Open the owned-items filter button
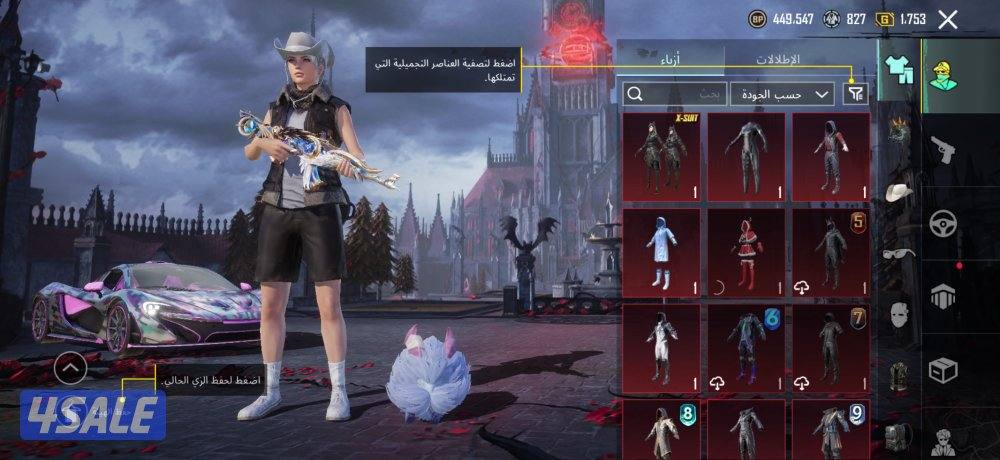The width and height of the screenshot is (1000, 460). [x=856, y=94]
